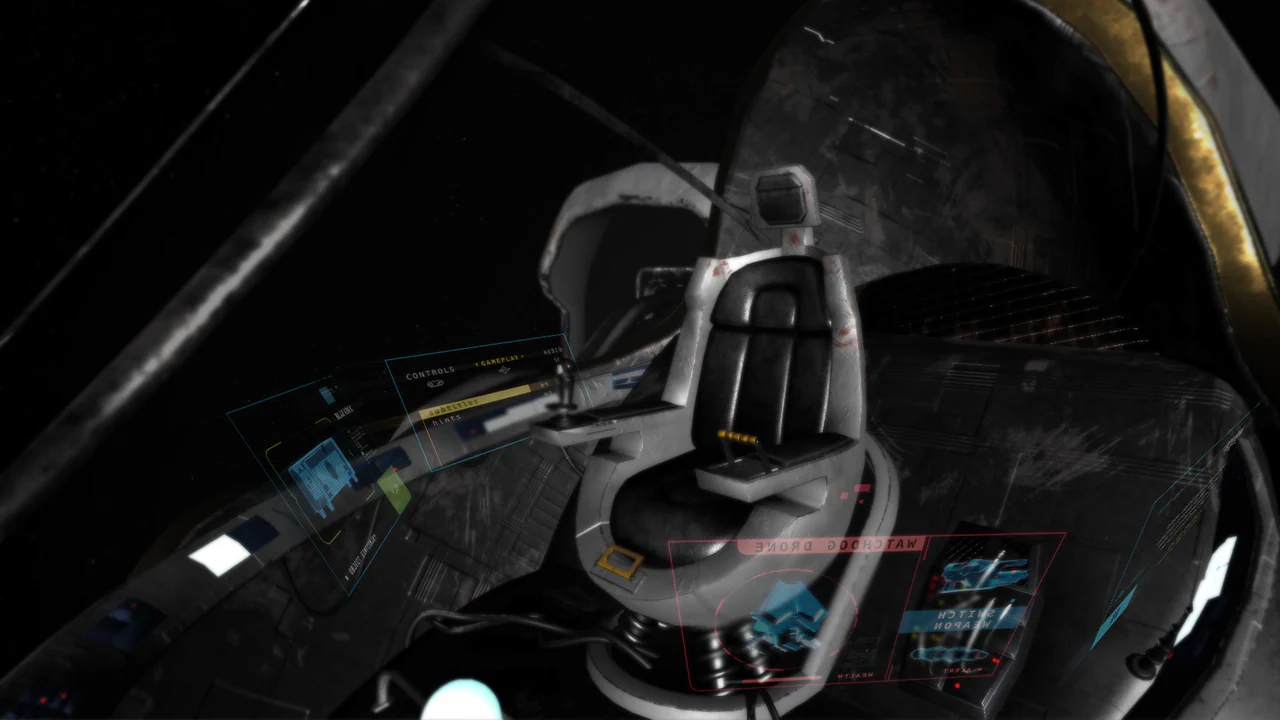Click the right arrow beside Gameplay
This screenshot has width=1280, height=720.
coord(522,357)
